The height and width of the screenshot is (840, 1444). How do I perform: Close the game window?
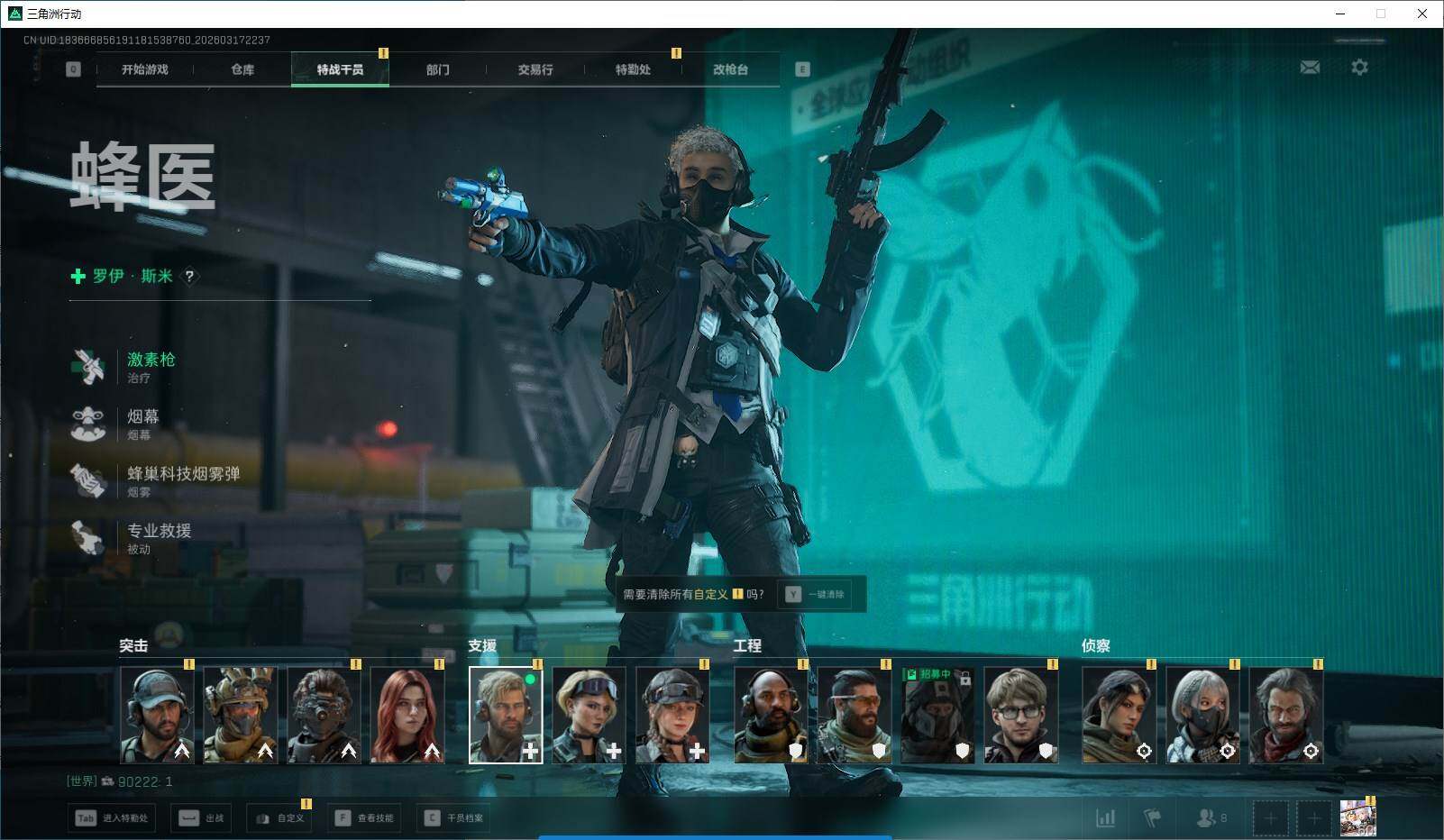tap(1422, 14)
